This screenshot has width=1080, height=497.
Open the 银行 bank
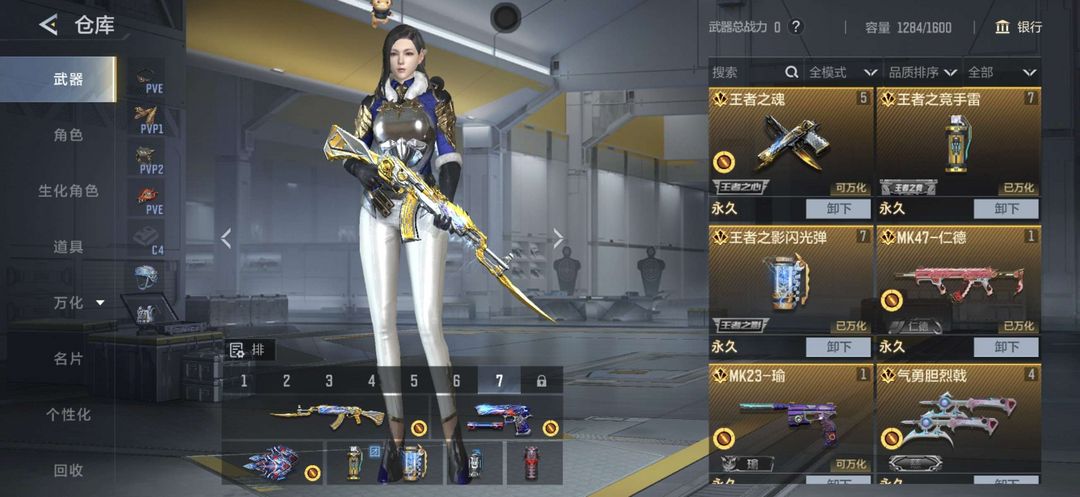[x=1019, y=27]
